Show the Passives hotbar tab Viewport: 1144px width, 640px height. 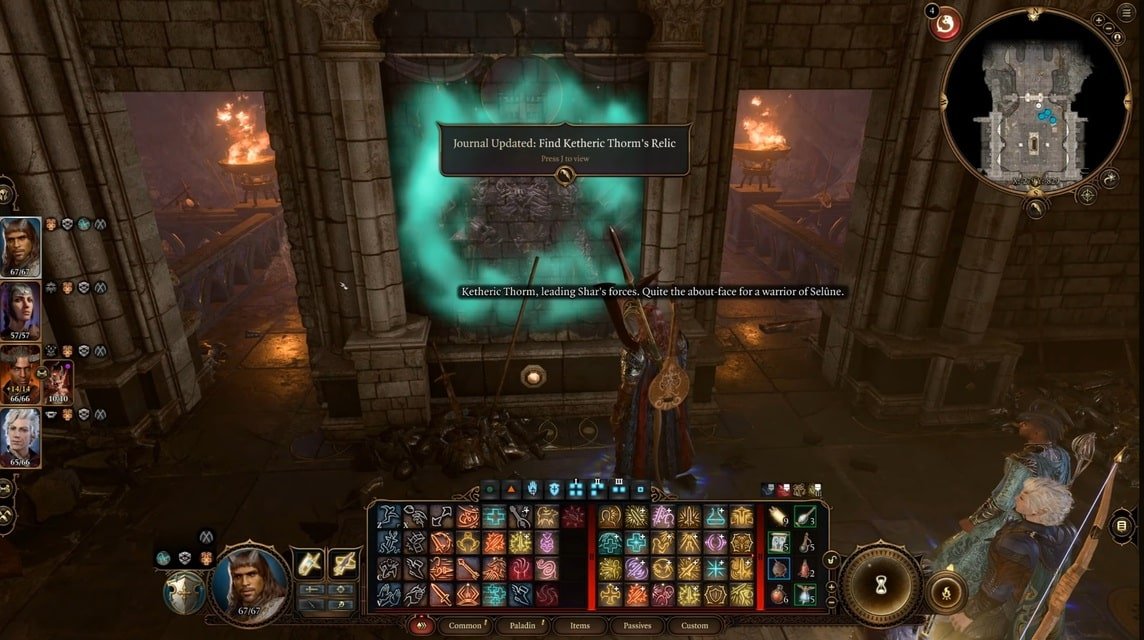(x=637, y=626)
